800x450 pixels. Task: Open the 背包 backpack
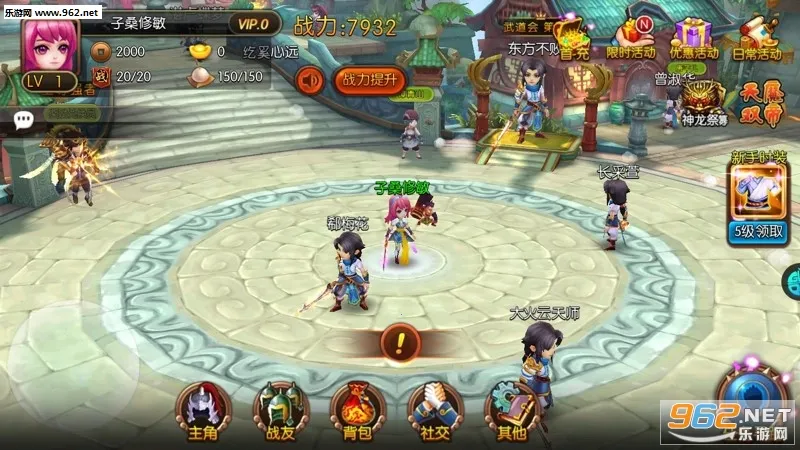coord(357,408)
